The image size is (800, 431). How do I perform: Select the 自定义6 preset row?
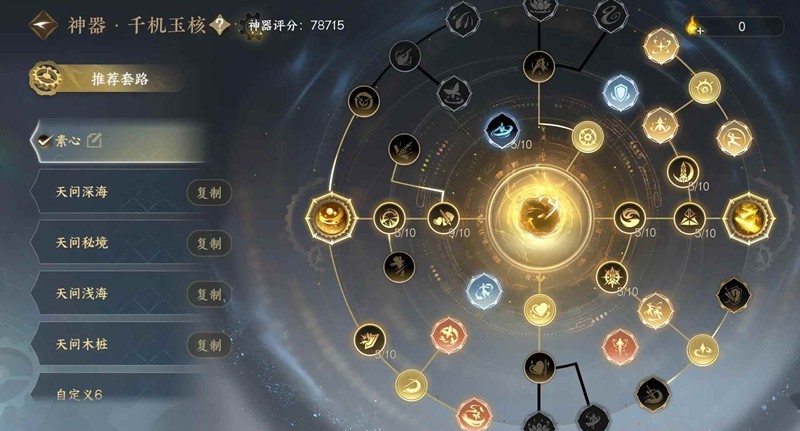[x=110, y=395]
